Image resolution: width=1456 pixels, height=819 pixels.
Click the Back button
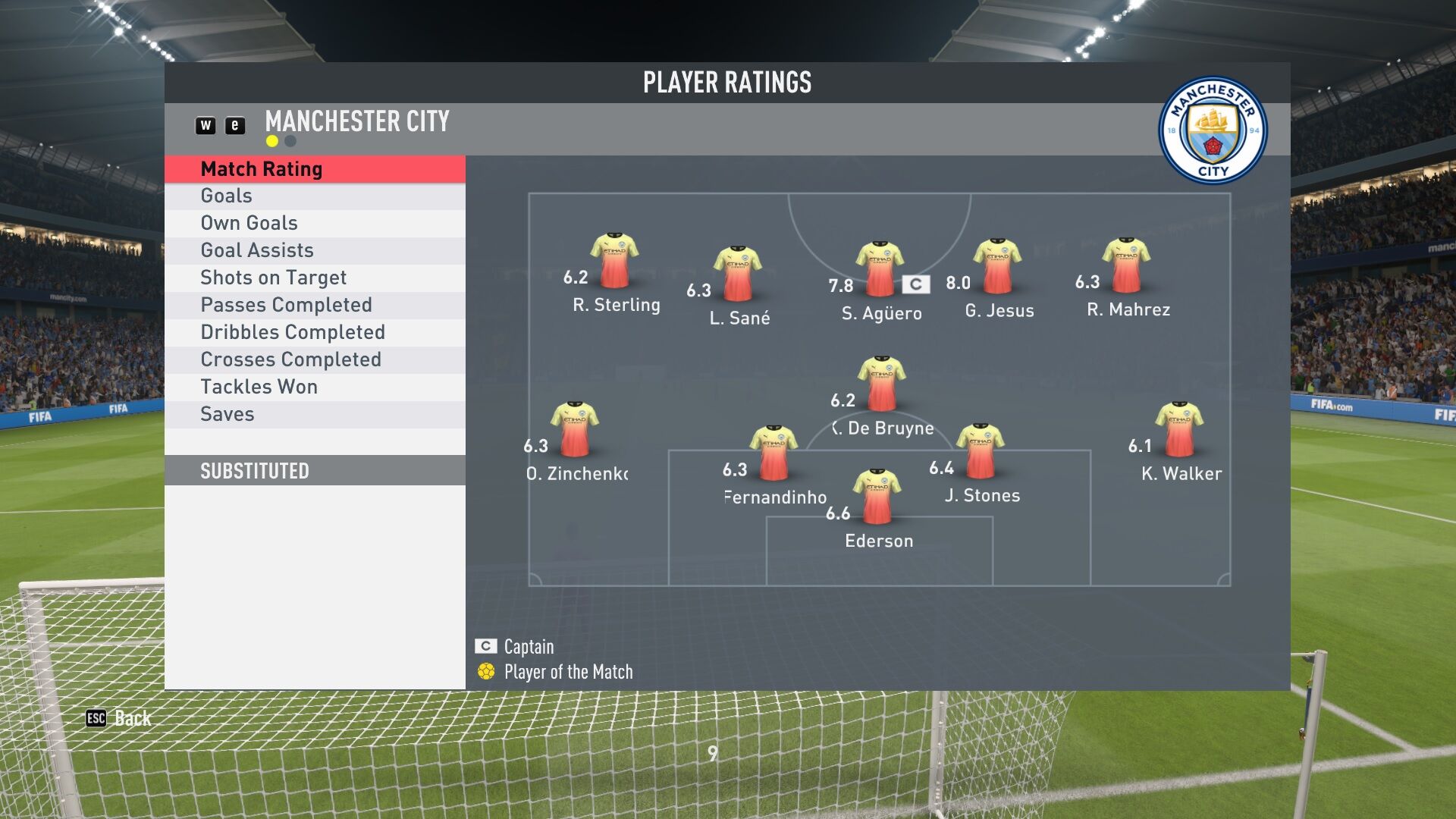click(x=119, y=718)
